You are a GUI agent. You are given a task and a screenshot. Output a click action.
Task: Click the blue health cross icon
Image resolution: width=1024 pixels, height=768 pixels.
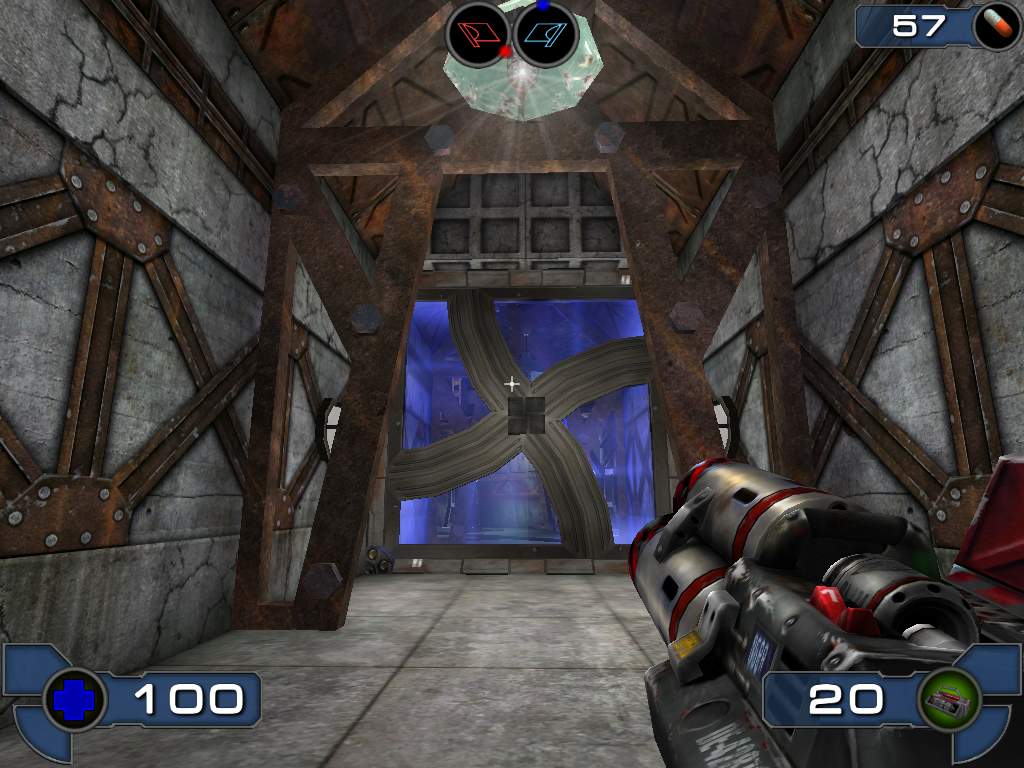[x=75, y=699]
